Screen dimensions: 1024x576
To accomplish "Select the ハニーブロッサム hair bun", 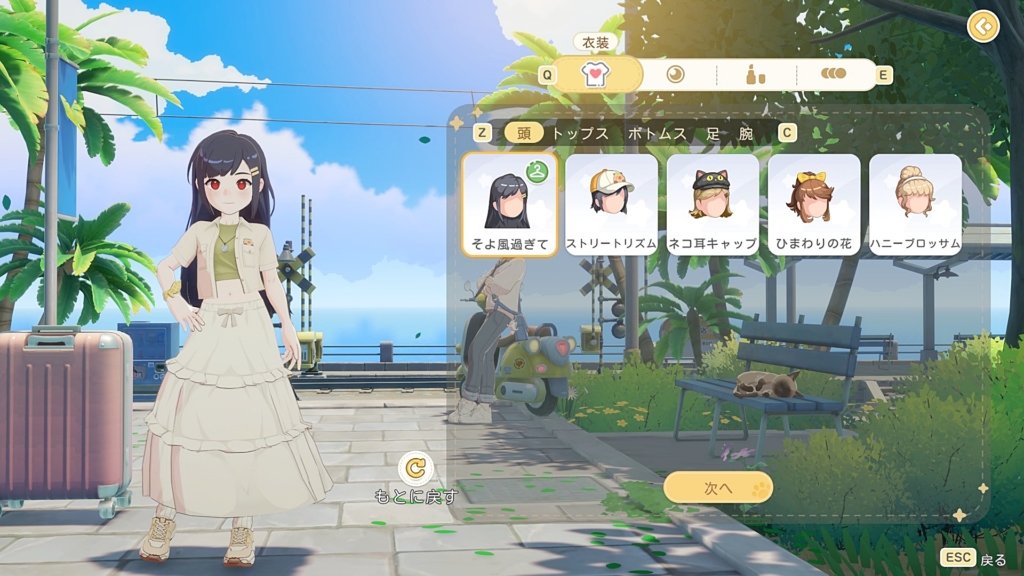I will [915, 204].
